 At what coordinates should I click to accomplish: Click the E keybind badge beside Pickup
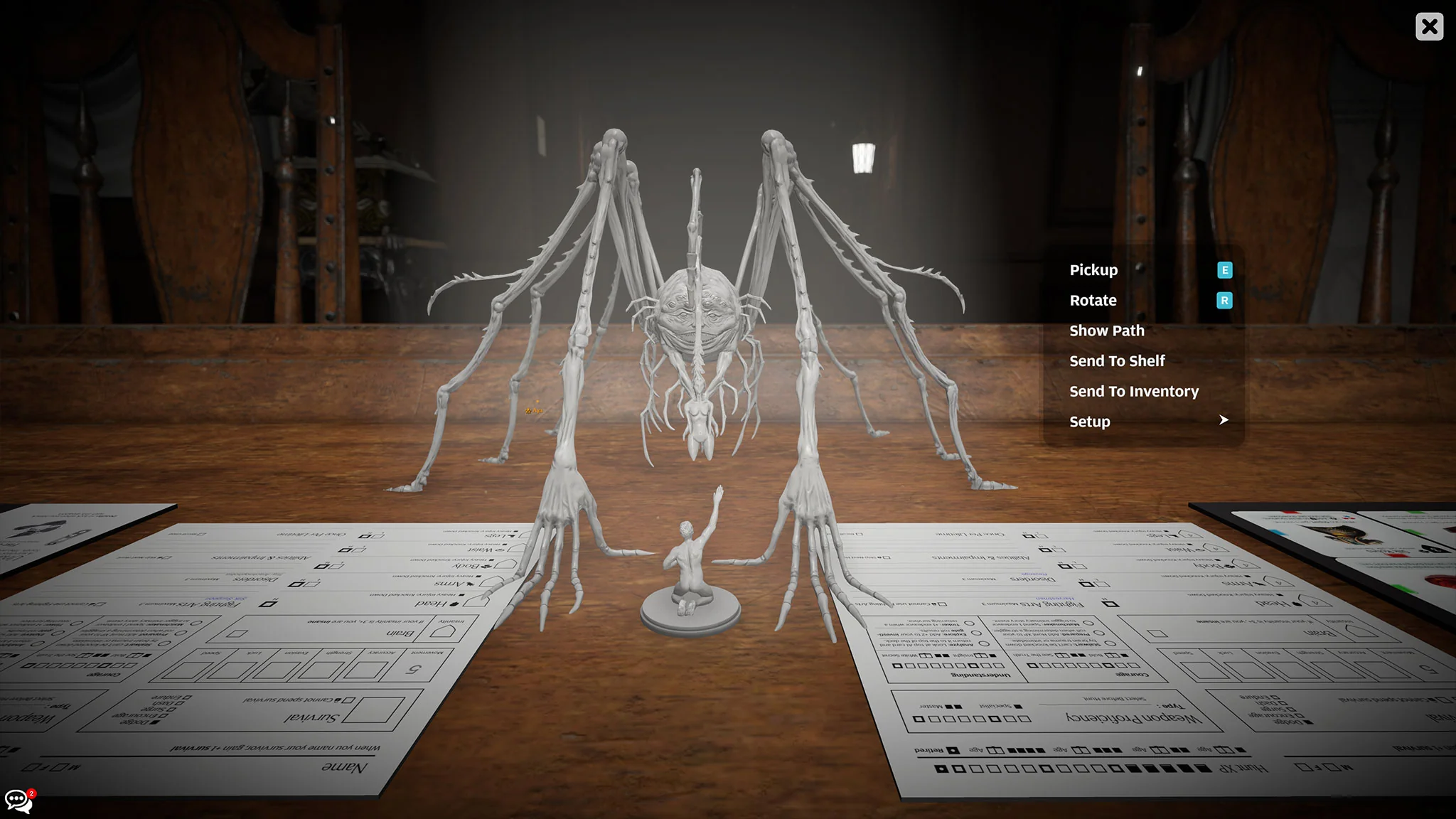[x=1224, y=270]
